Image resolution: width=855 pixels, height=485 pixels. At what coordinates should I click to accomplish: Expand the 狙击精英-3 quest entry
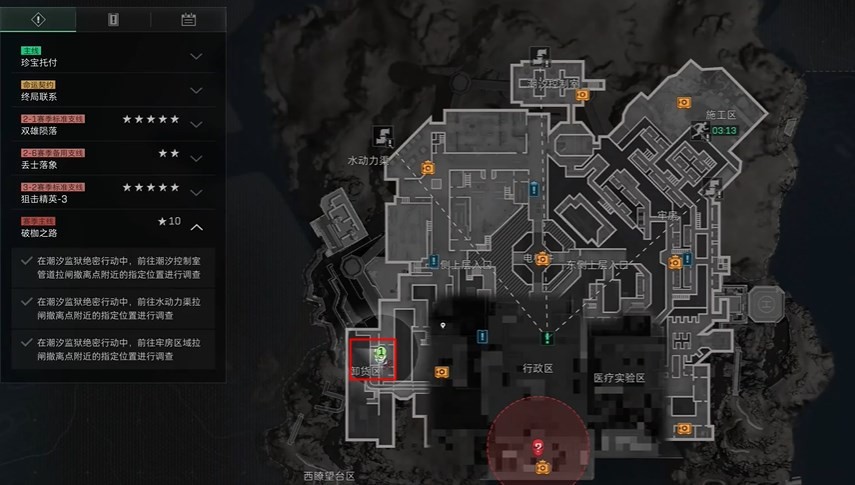pos(196,193)
